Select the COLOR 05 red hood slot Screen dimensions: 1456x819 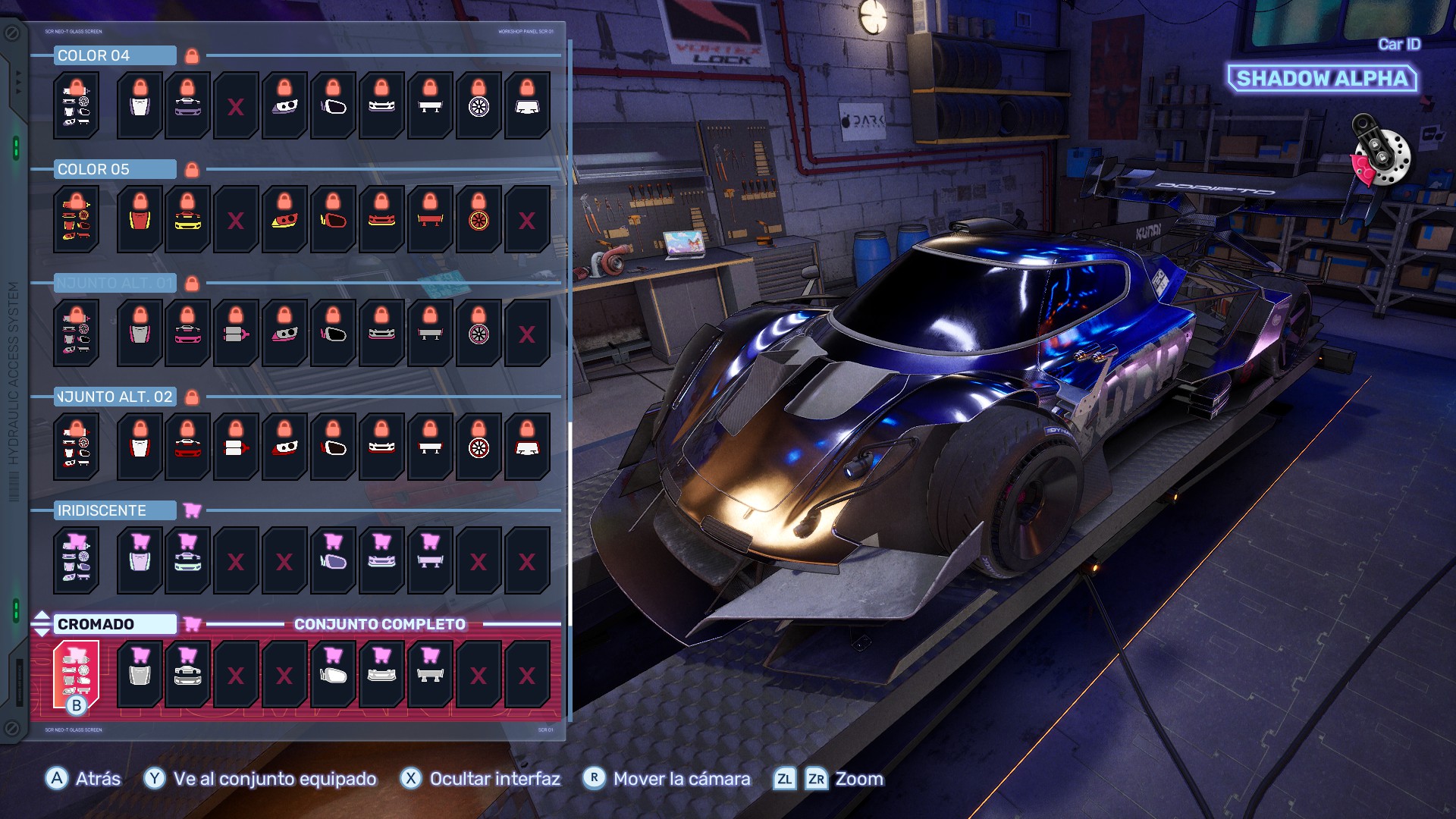pos(140,219)
